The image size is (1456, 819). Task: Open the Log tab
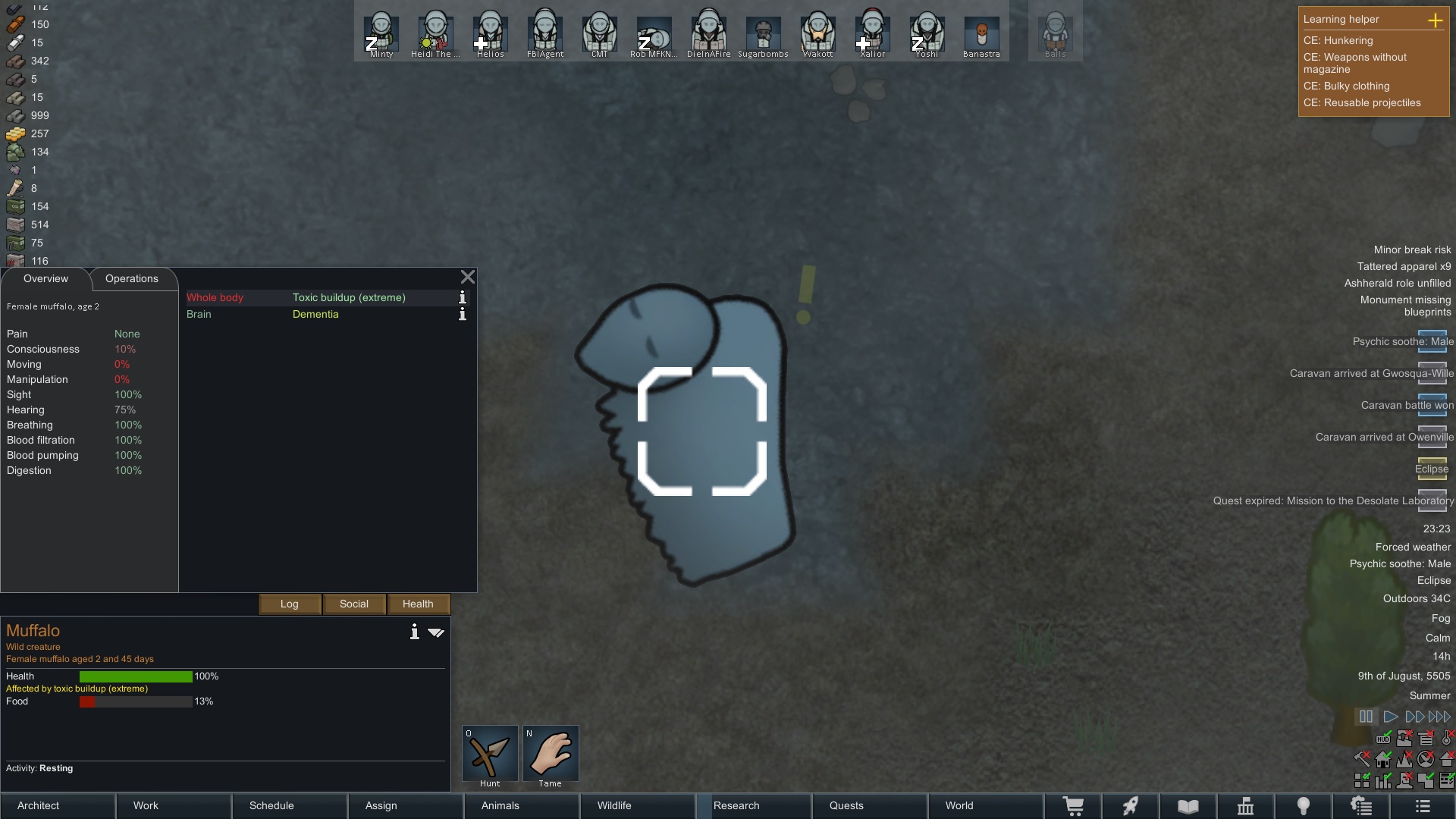click(290, 604)
